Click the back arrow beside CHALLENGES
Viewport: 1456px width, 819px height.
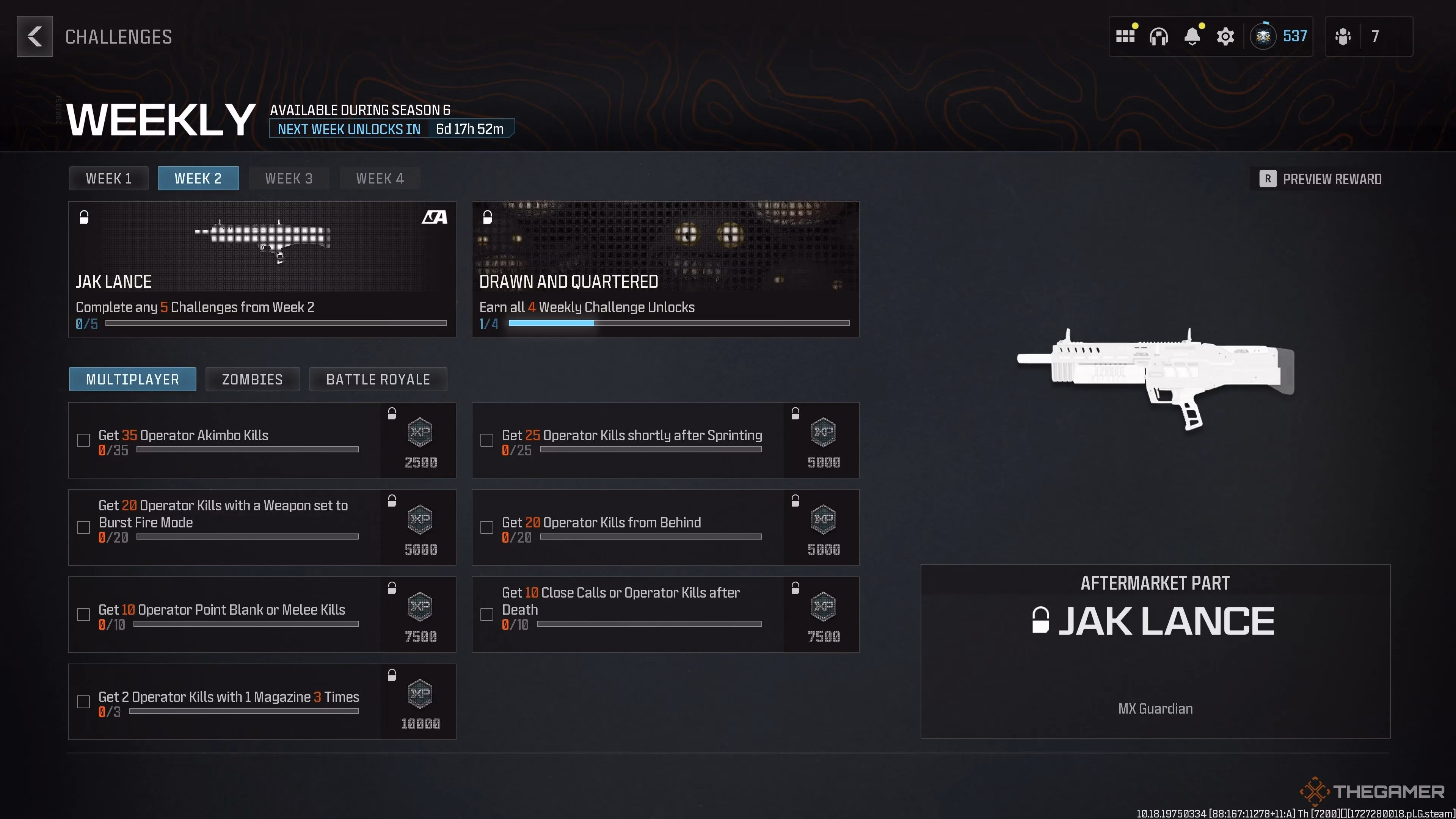[35, 36]
